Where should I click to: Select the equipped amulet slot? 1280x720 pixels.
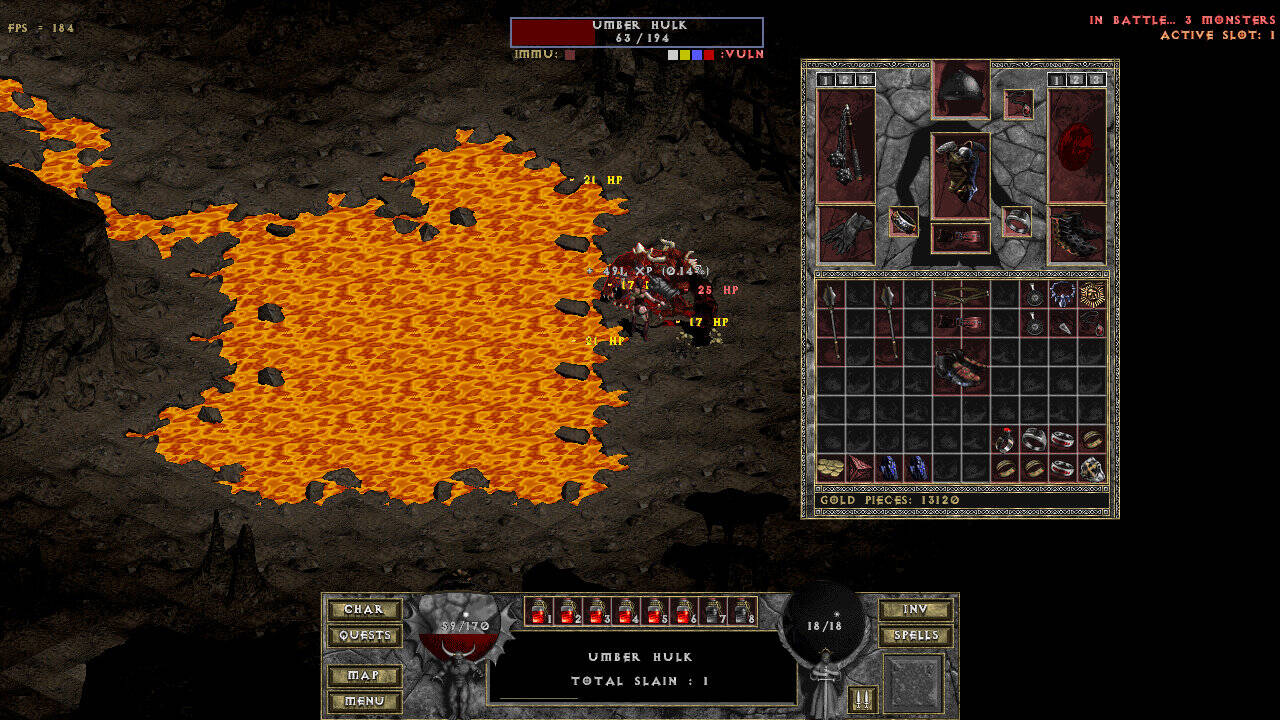1018,104
